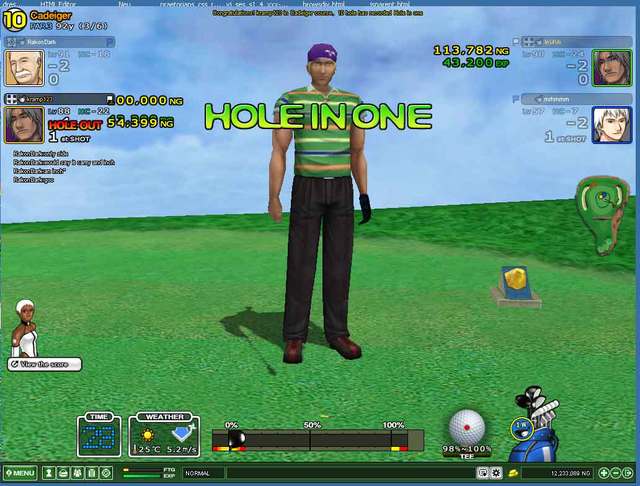Select the white-haired player portrait
640x486 pixels.
[x=612, y=124]
